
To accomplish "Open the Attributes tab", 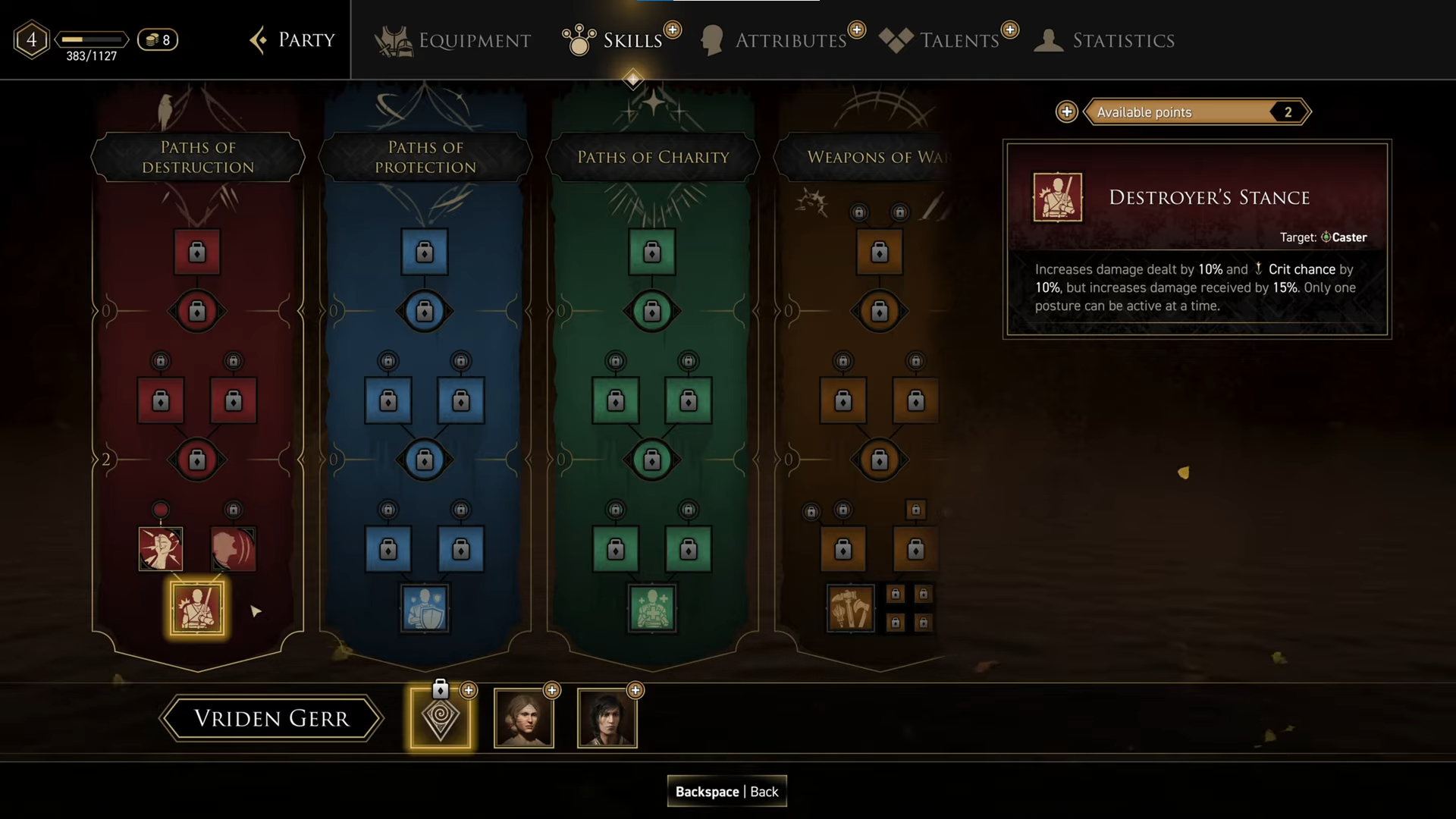I will tap(775, 40).
